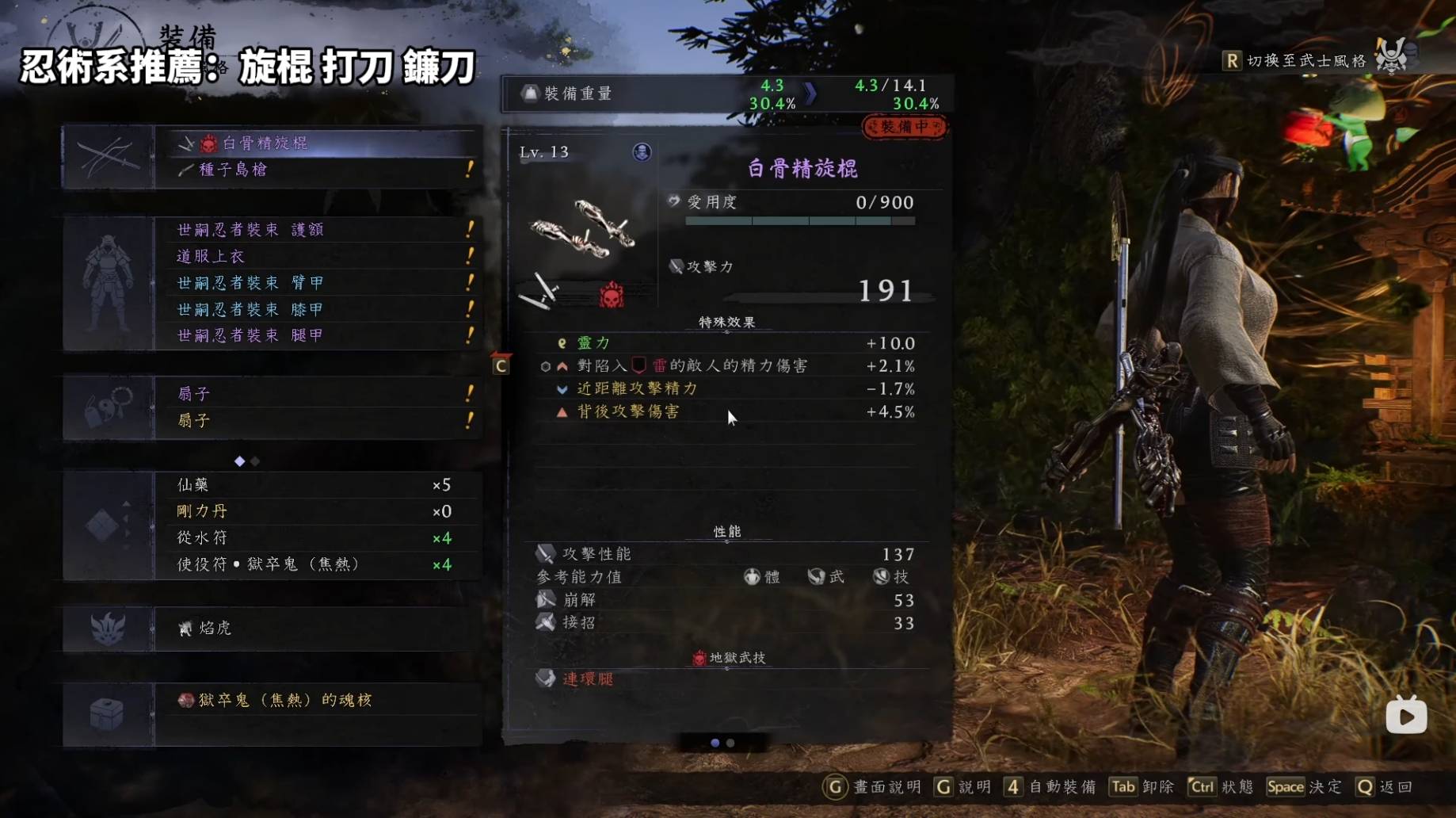Select the 白骨精旋棍 weapon slot

(x=317, y=143)
